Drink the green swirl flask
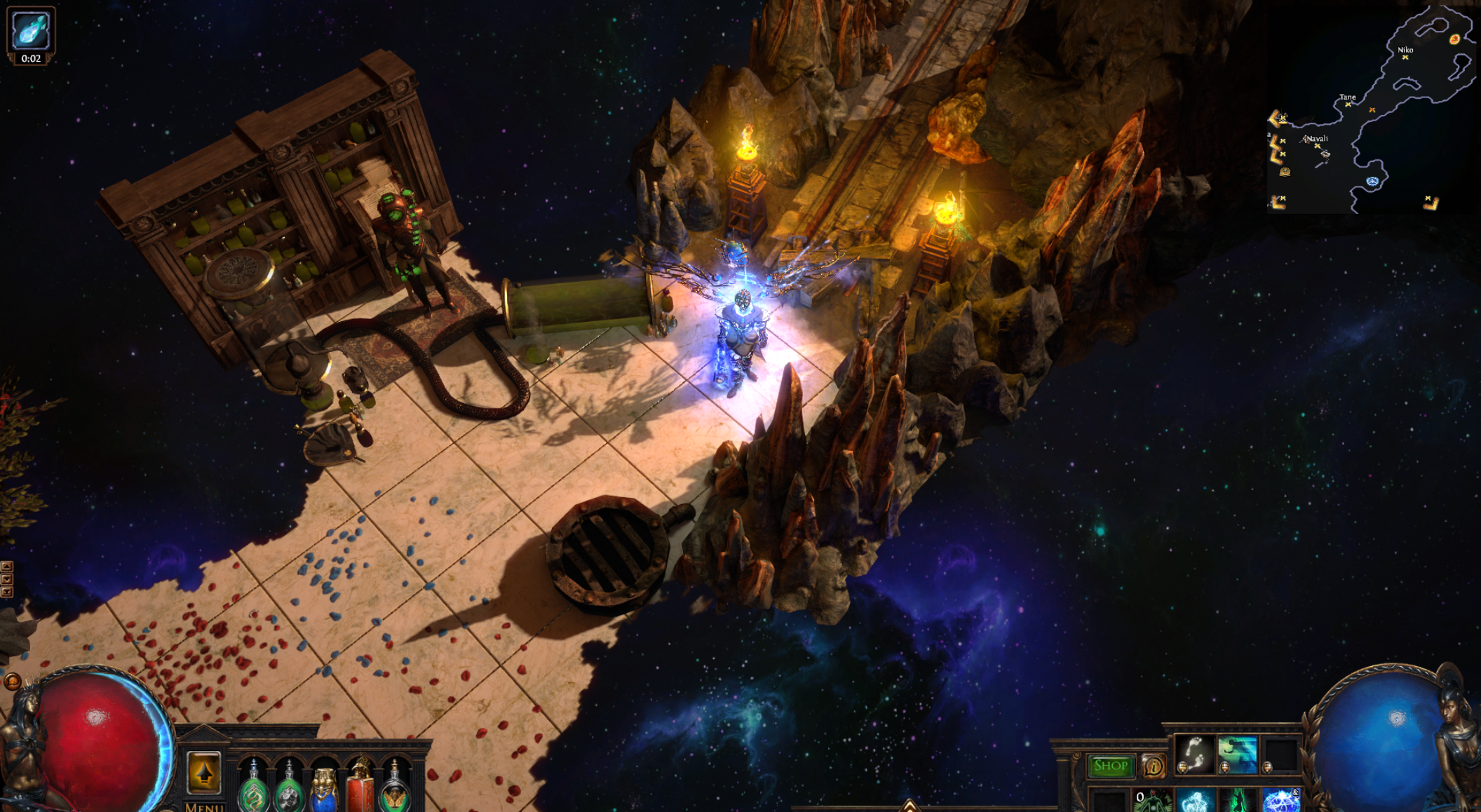Viewport: 1481px width, 812px height. 253,792
